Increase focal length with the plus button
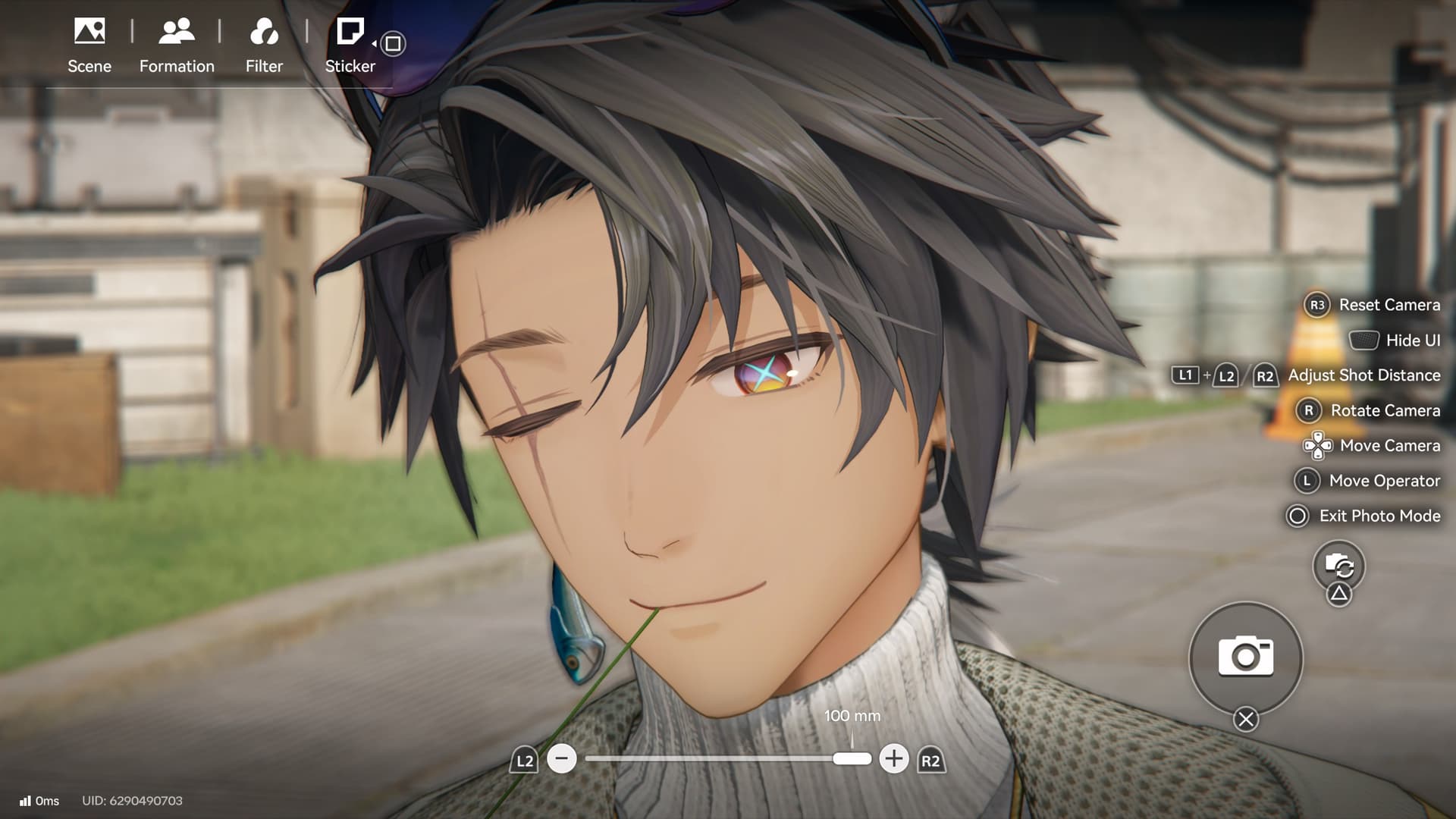Image resolution: width=1456 pixels, height=819 pixels. pos(894,758)
